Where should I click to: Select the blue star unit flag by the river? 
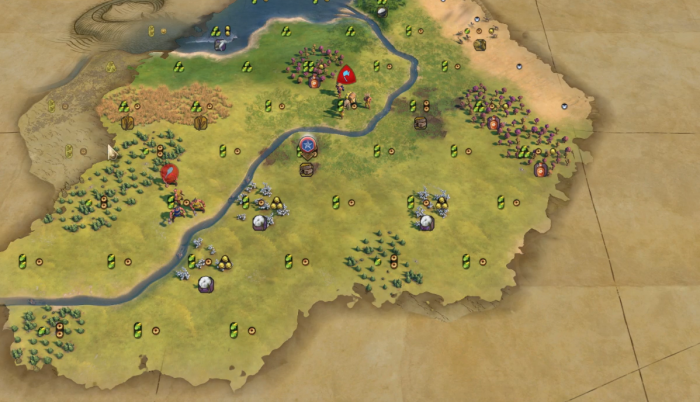308,146
